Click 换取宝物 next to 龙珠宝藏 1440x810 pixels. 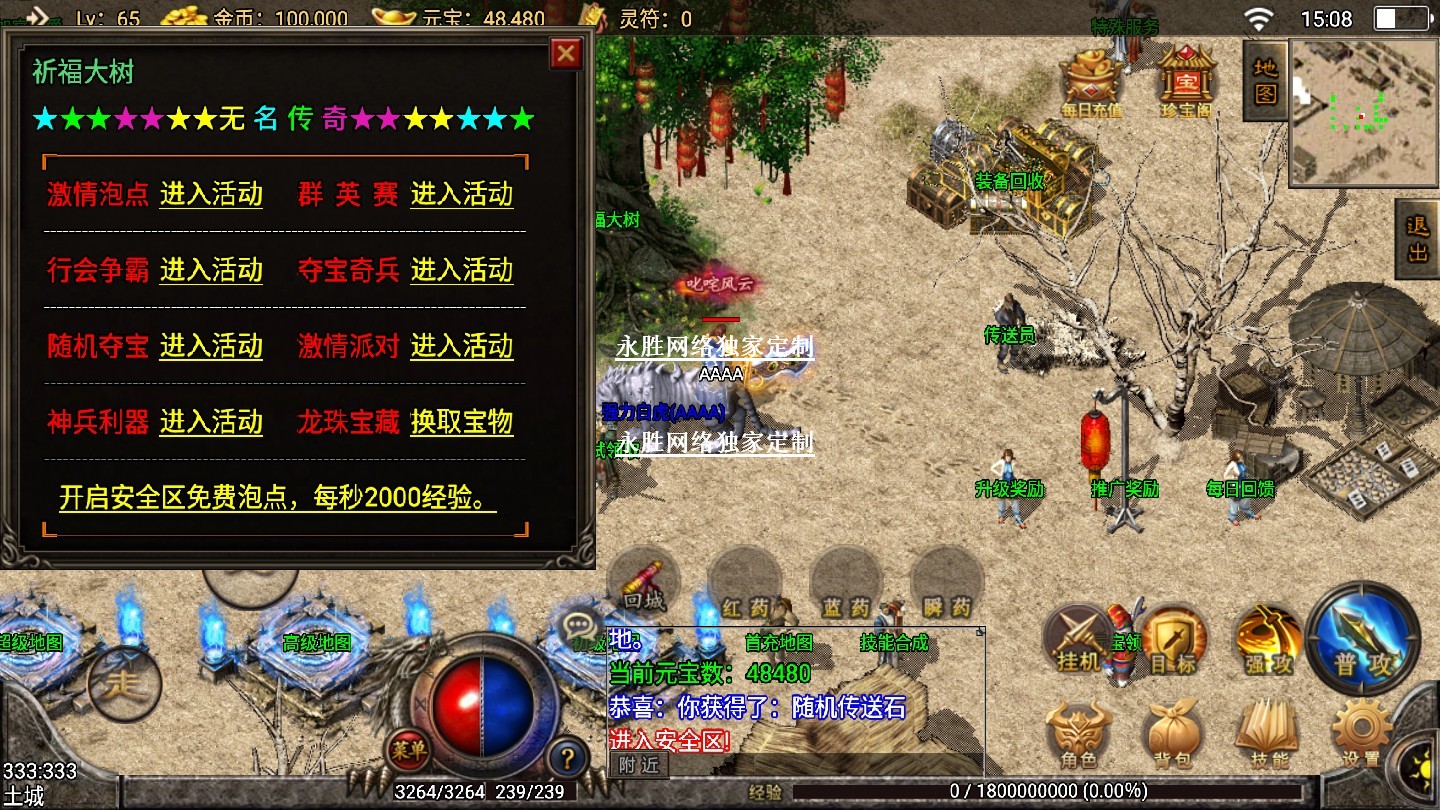(x=461, y=422)
